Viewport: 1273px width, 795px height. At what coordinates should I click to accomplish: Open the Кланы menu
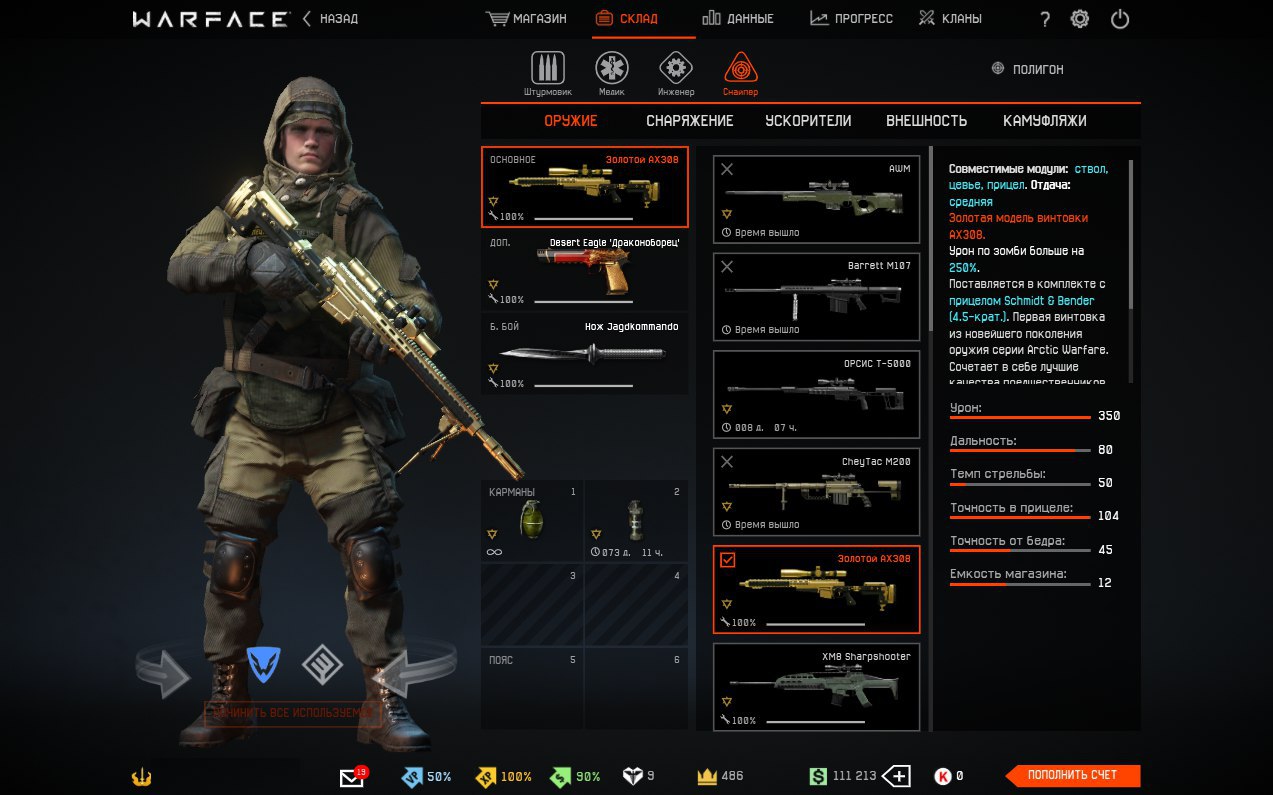950,19
